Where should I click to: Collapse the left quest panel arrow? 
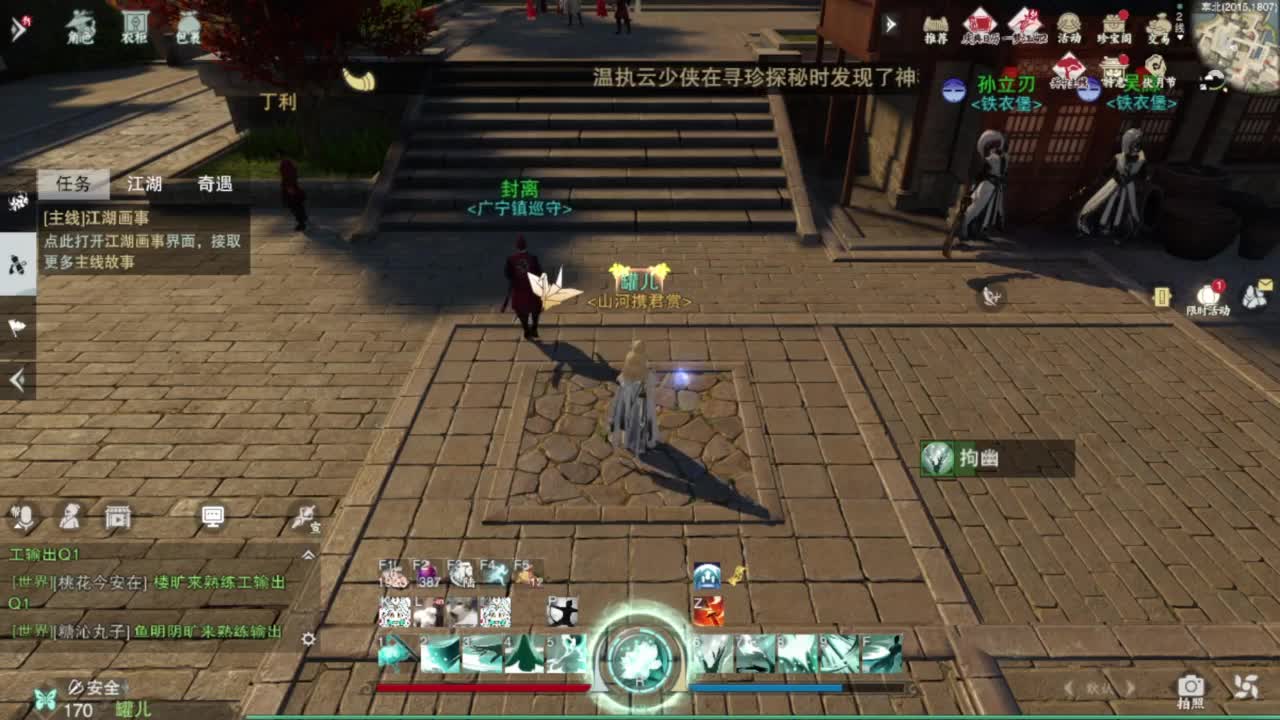(x=15, y=378)
